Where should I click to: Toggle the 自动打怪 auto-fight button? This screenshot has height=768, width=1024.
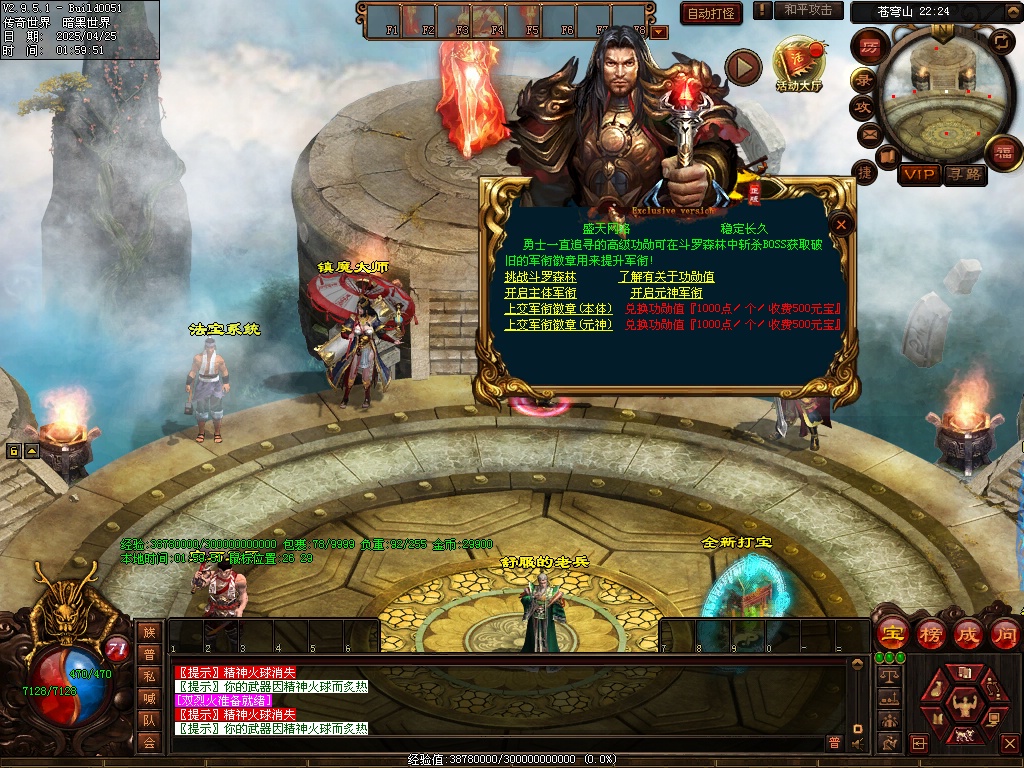pyautogui.click(x=711, y=13)
